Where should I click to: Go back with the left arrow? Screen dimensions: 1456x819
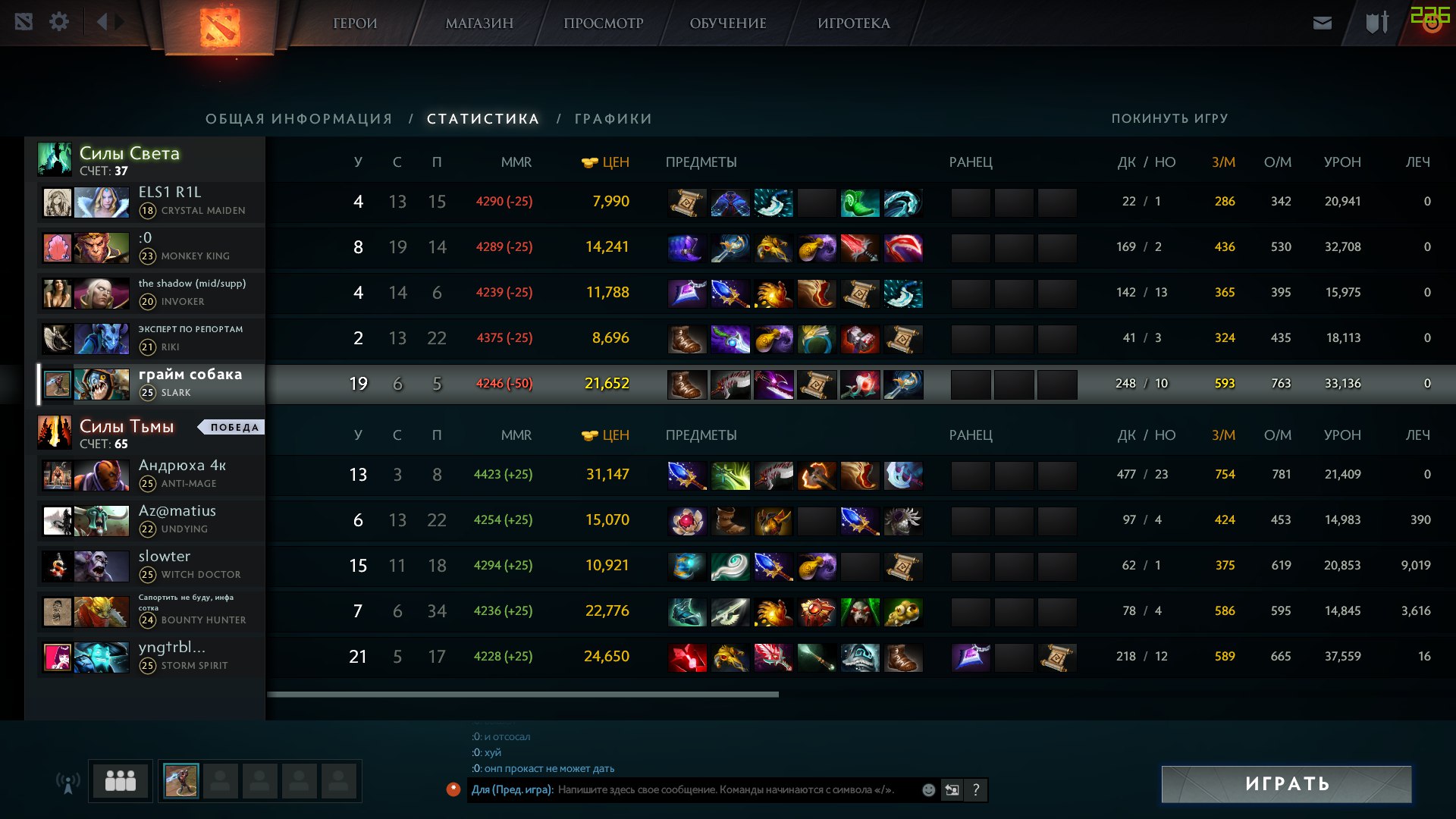coord(102,22)
